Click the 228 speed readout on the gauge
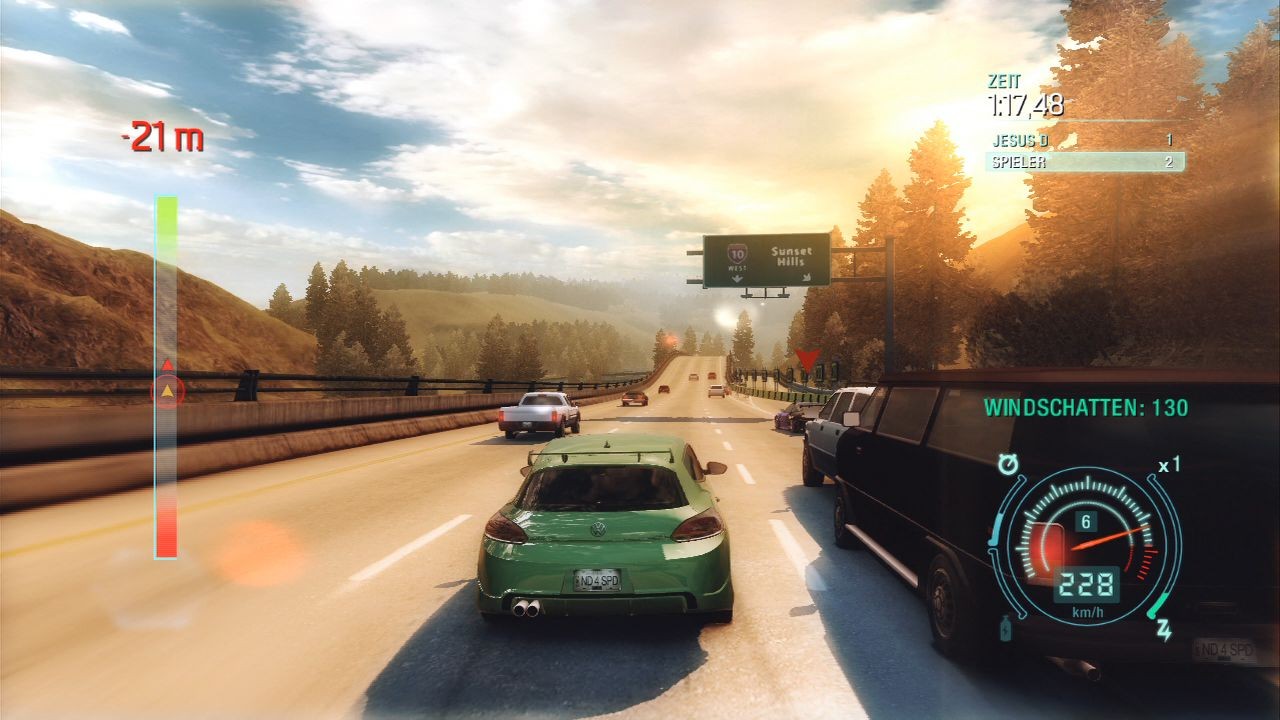 click(1087, 583)
